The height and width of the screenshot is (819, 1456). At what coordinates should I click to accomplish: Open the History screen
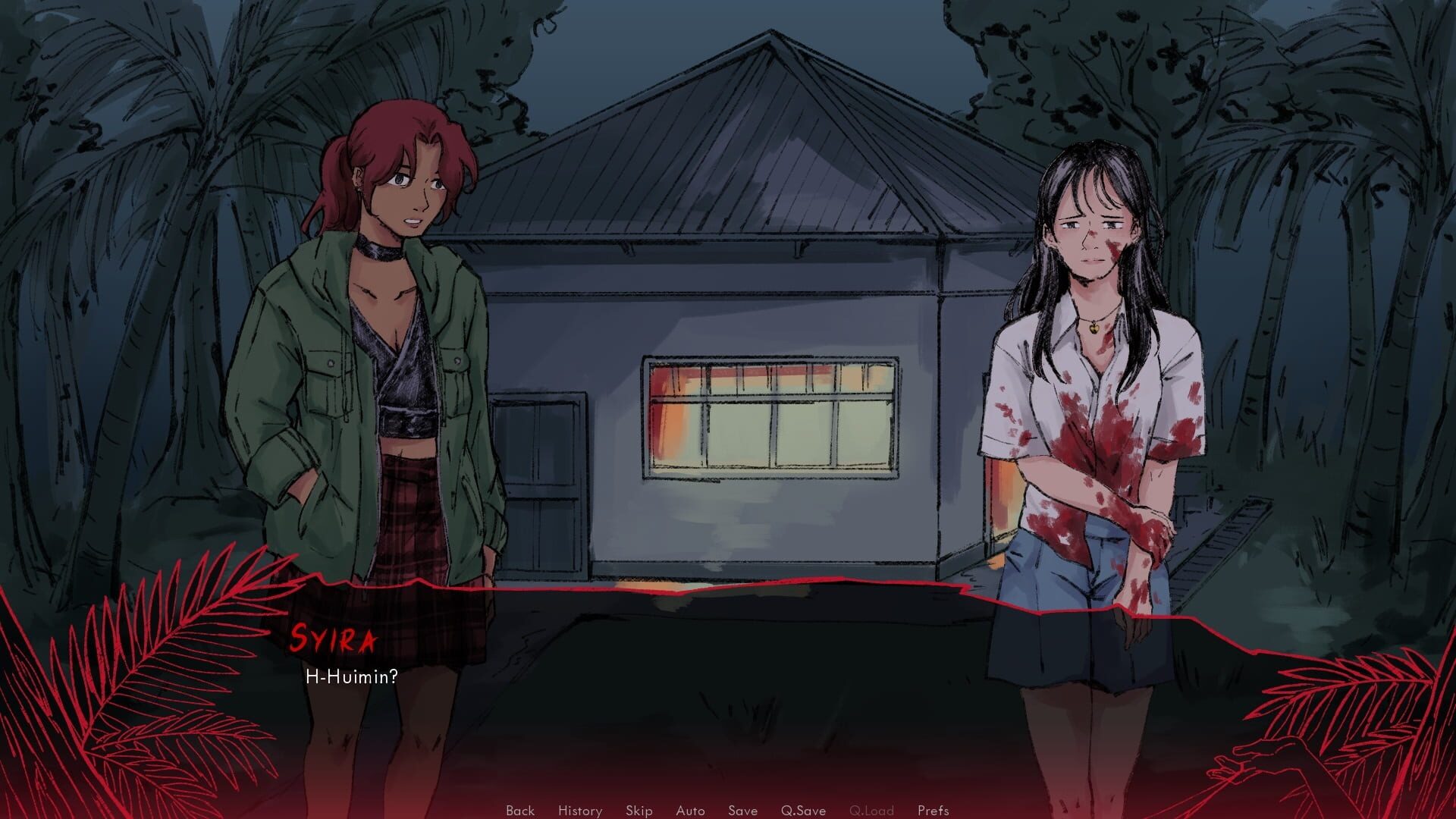click(579, 811)
